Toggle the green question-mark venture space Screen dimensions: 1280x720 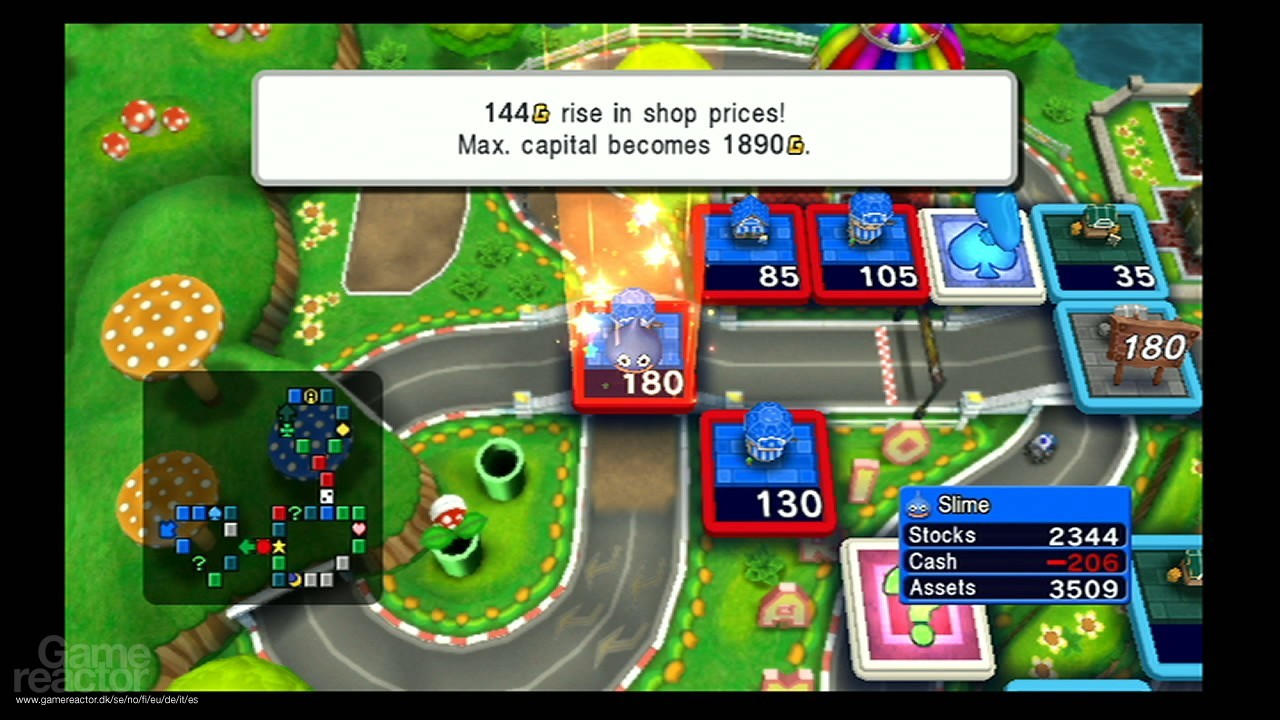coord(294,514)
